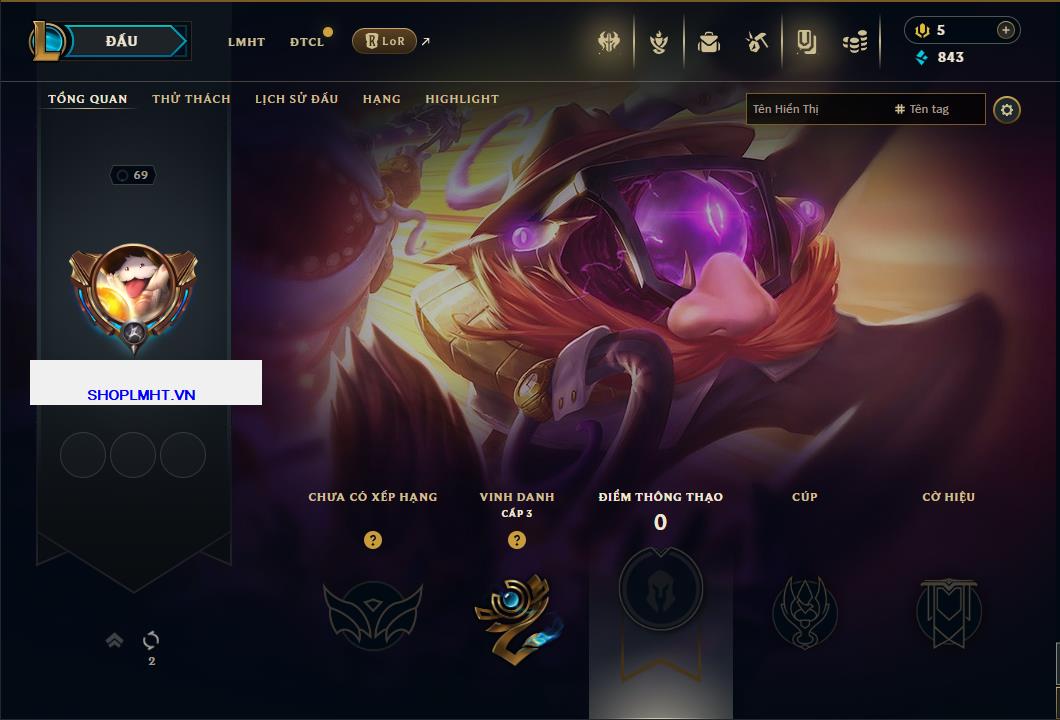
Task: View the HẠNG tab
Action: (382, 99)
